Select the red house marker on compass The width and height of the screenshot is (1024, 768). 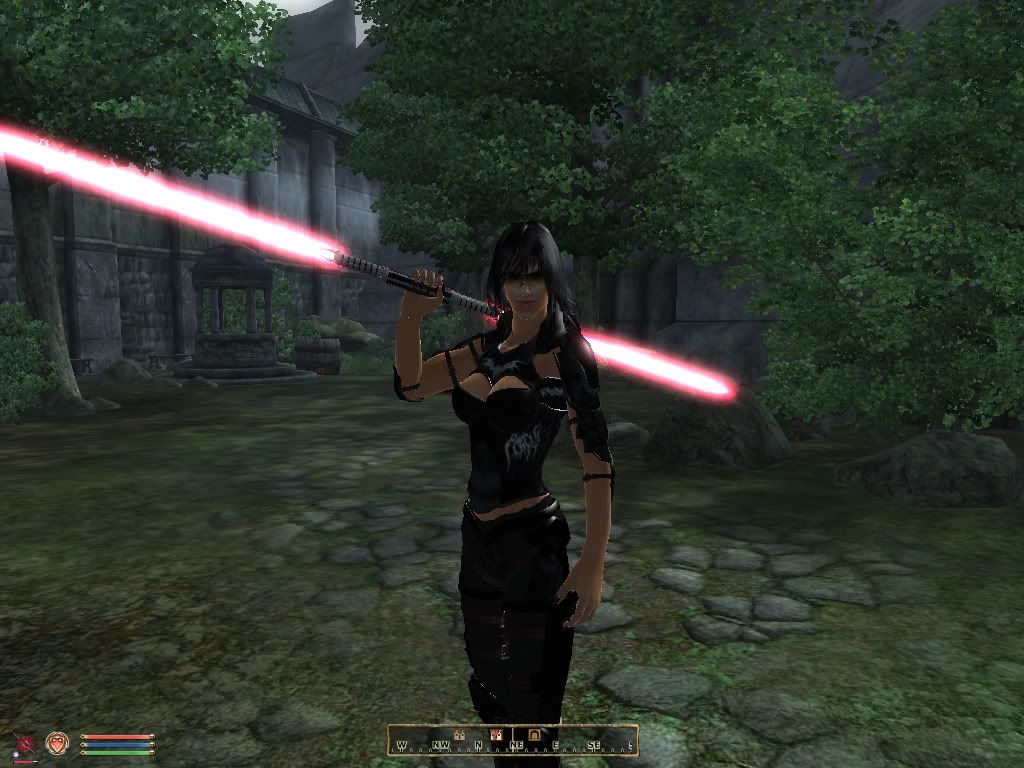pyautogui.click(x=495, y=735)
